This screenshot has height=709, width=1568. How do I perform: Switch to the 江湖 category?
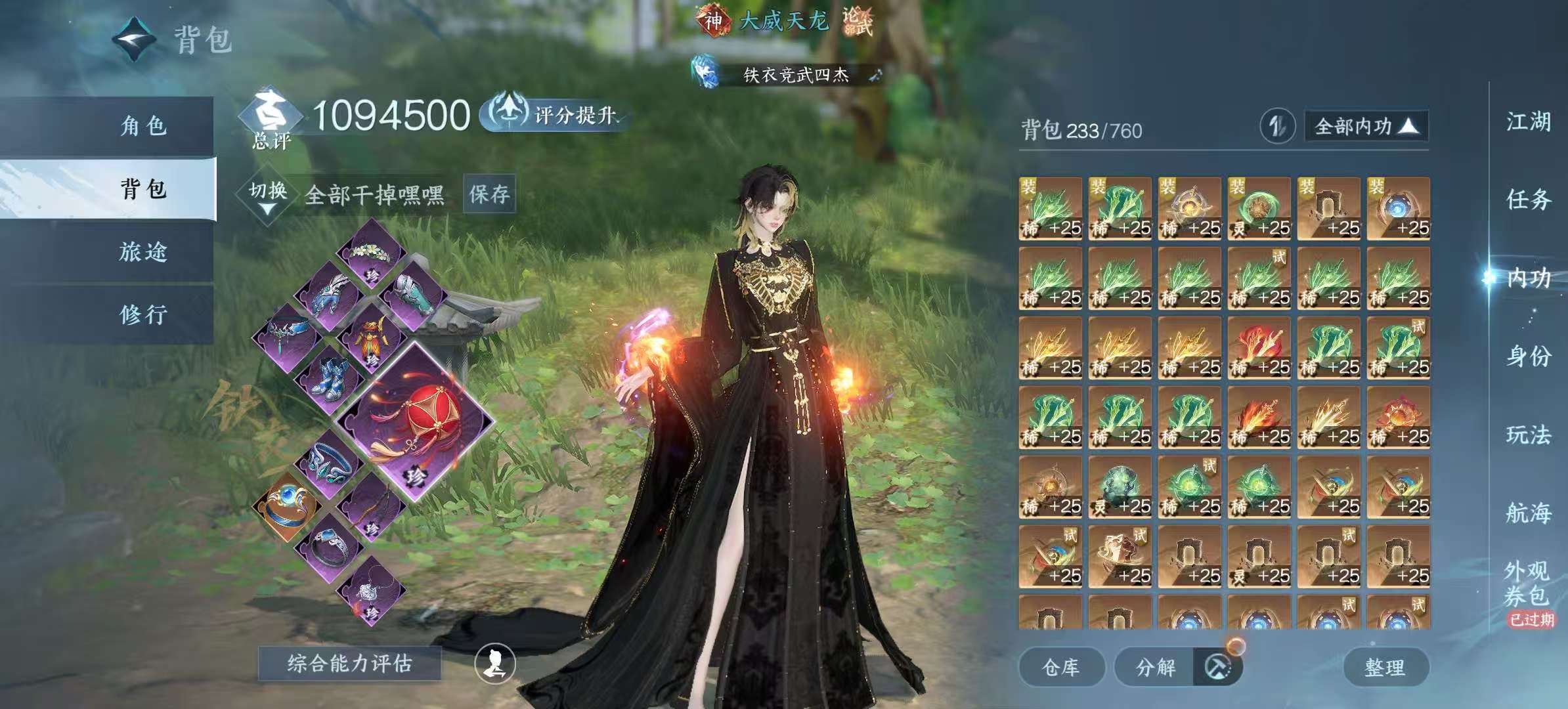(x=1528, y=121)
